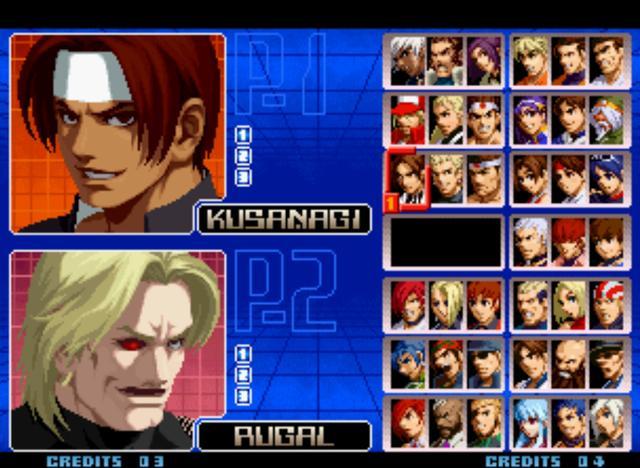Select Clark with cap and sunglasses
Screen dimensions: 640x468
tap(484, 363)
